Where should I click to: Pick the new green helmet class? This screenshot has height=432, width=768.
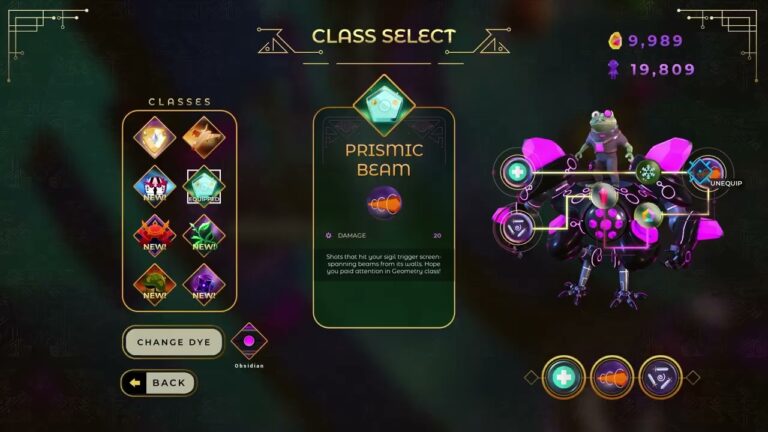point(155,284)
